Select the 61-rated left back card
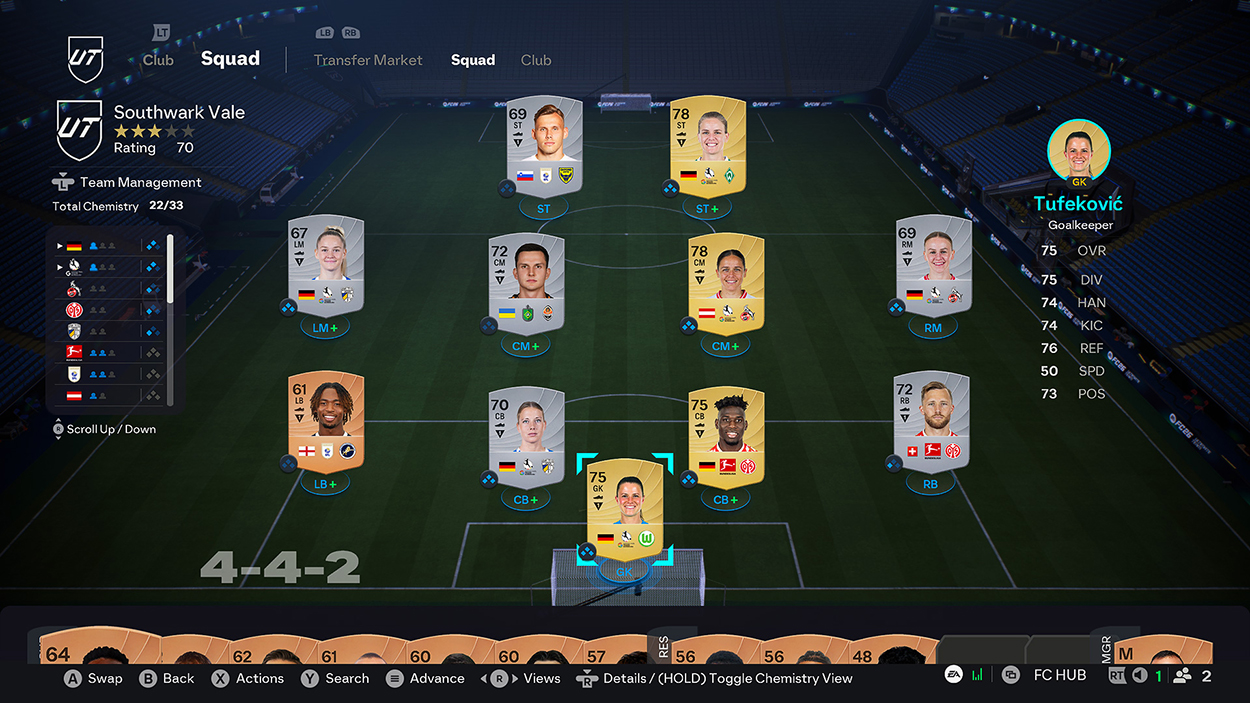Viewport: 1250px width, 703px height. (325, 422)
